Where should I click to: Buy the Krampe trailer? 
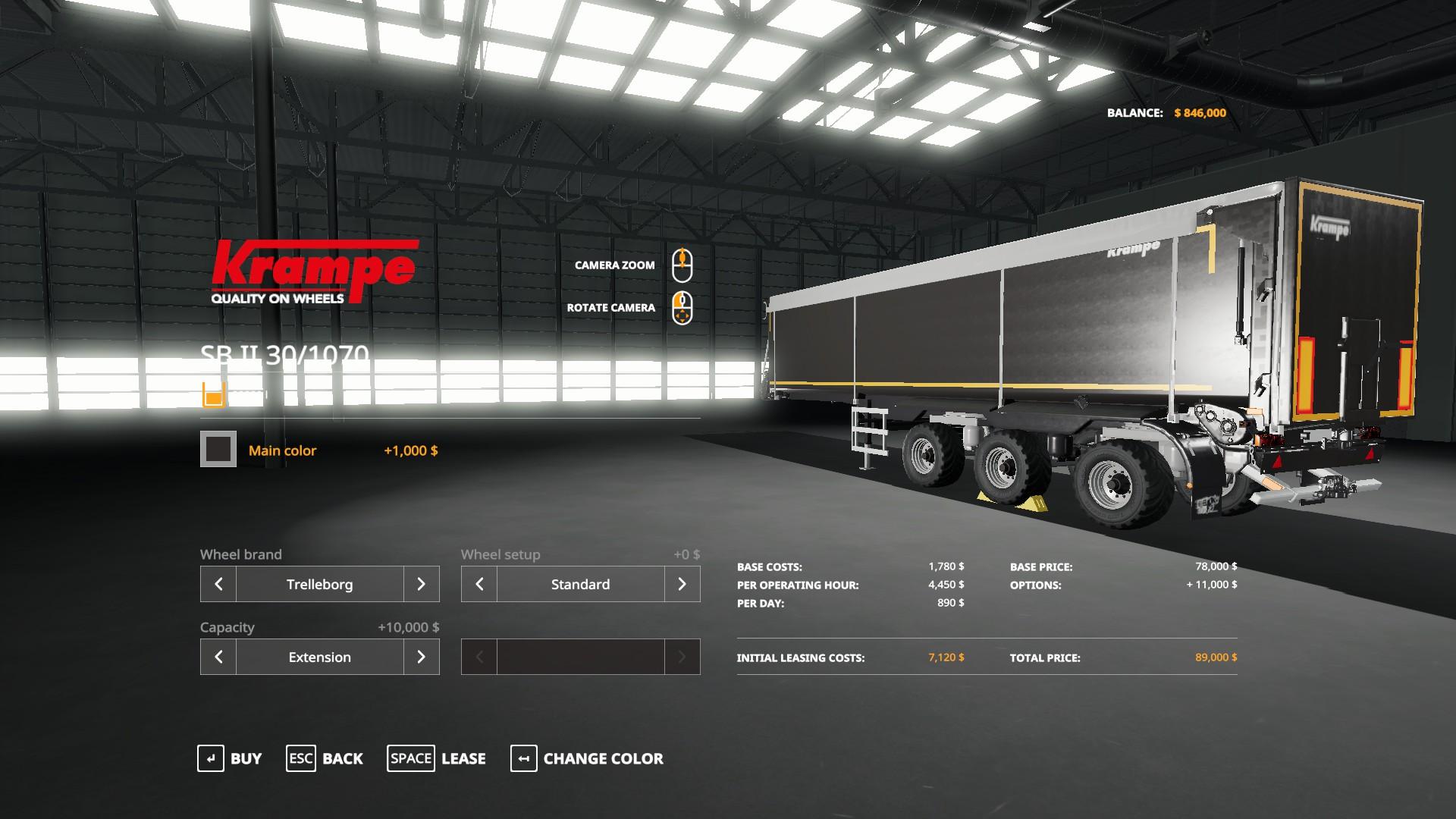click(x=230, y=758)
